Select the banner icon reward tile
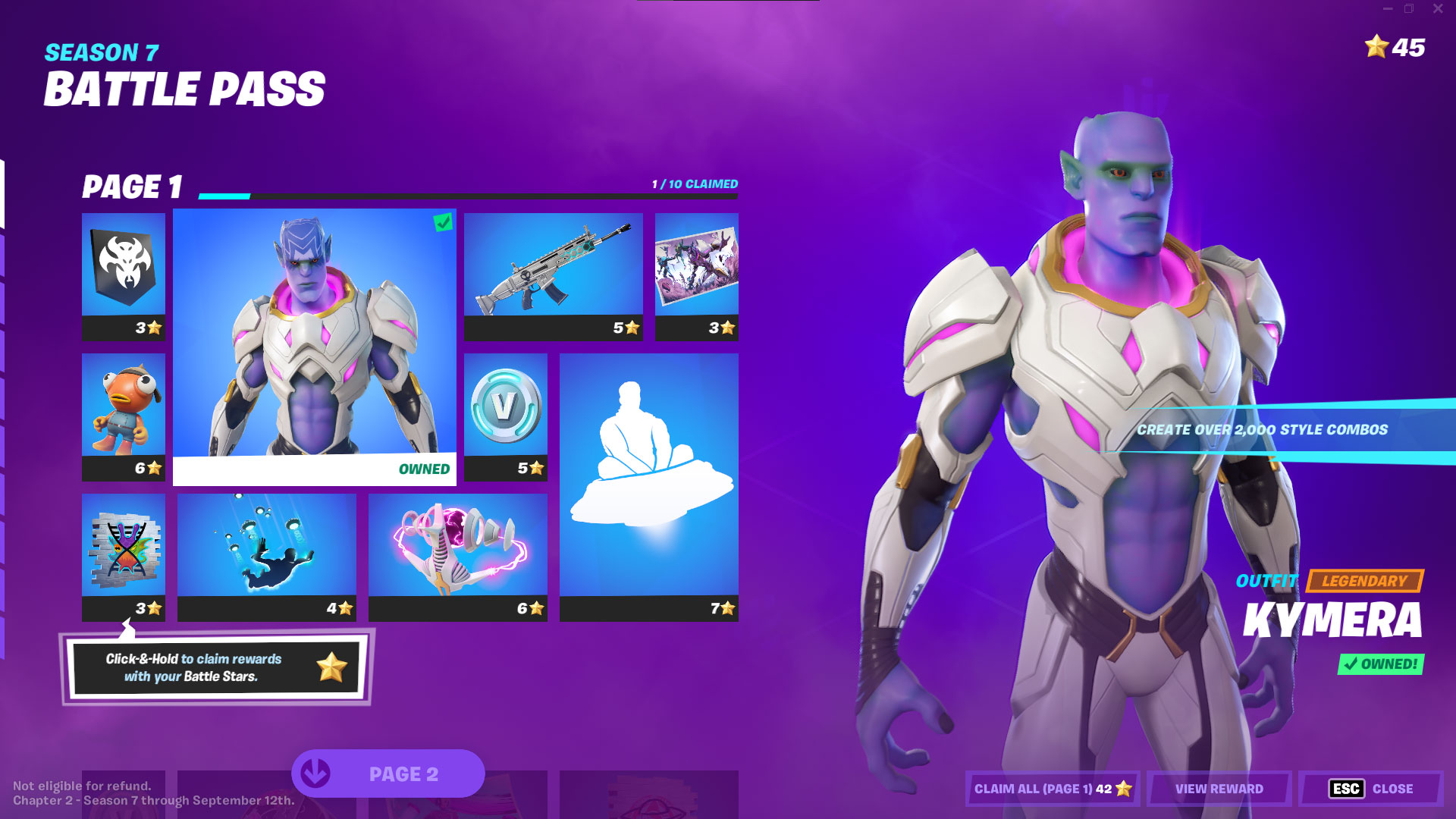Viewport: 1456px width, 819px height. tap(123, 276)
